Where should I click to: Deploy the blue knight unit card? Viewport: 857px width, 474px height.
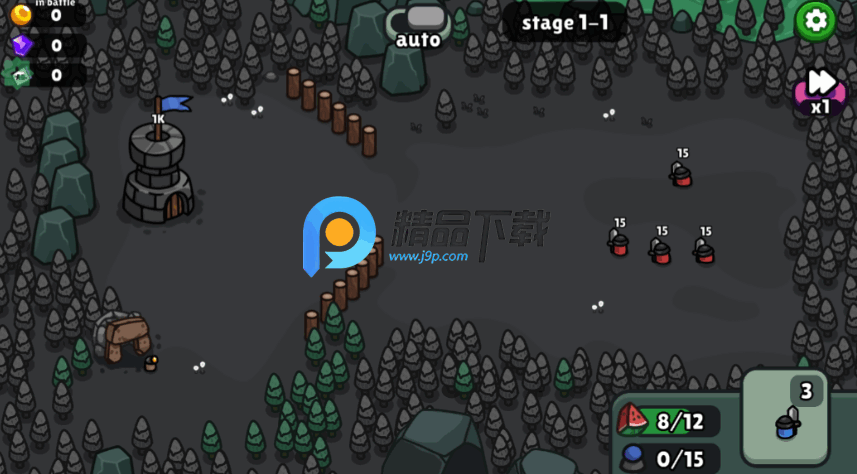tap(785, 414)
